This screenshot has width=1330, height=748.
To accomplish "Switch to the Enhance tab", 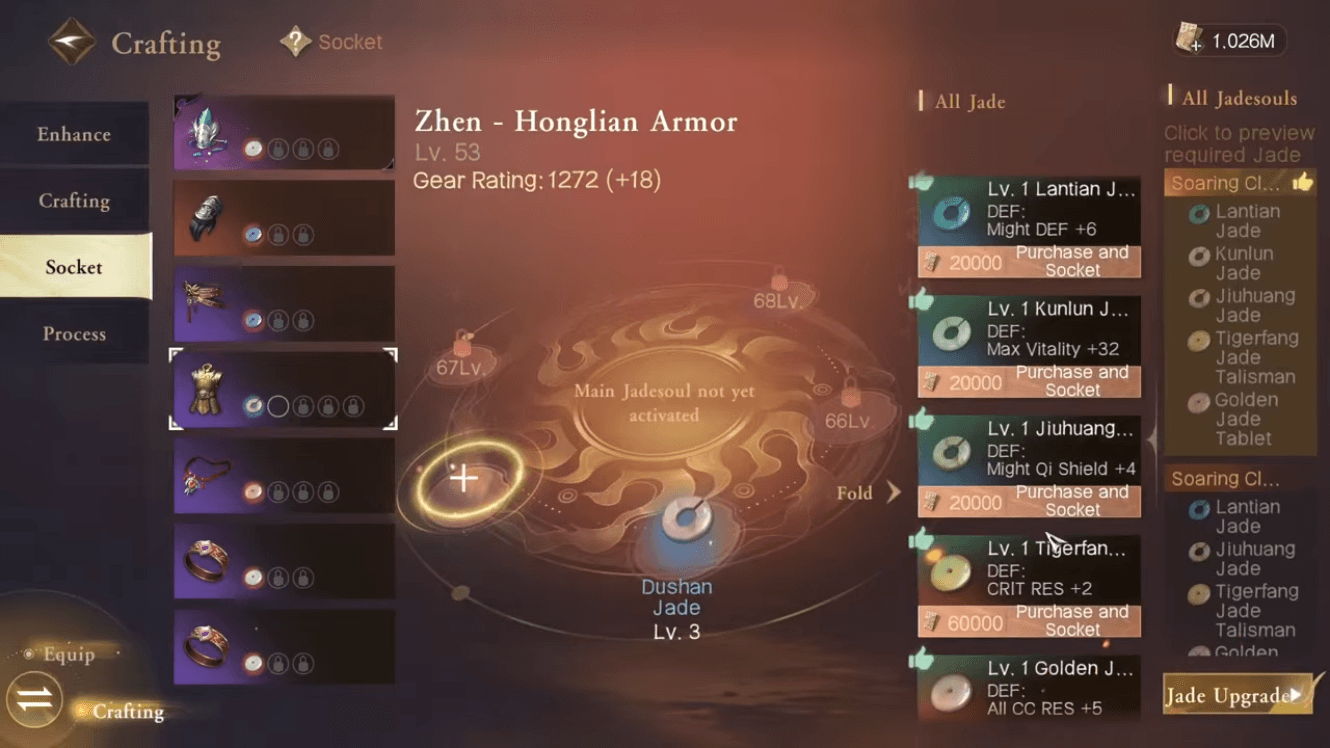I will (x=74, y=133).
